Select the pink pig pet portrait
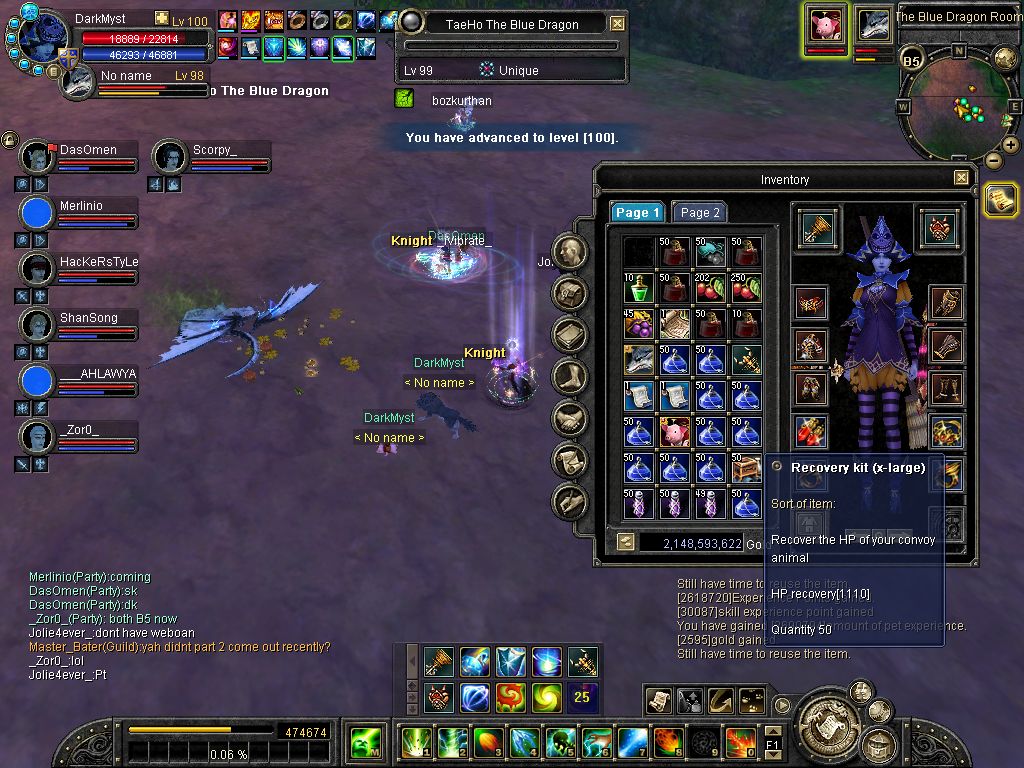This screenshot has height=768, width=1024. pos(826,23)
